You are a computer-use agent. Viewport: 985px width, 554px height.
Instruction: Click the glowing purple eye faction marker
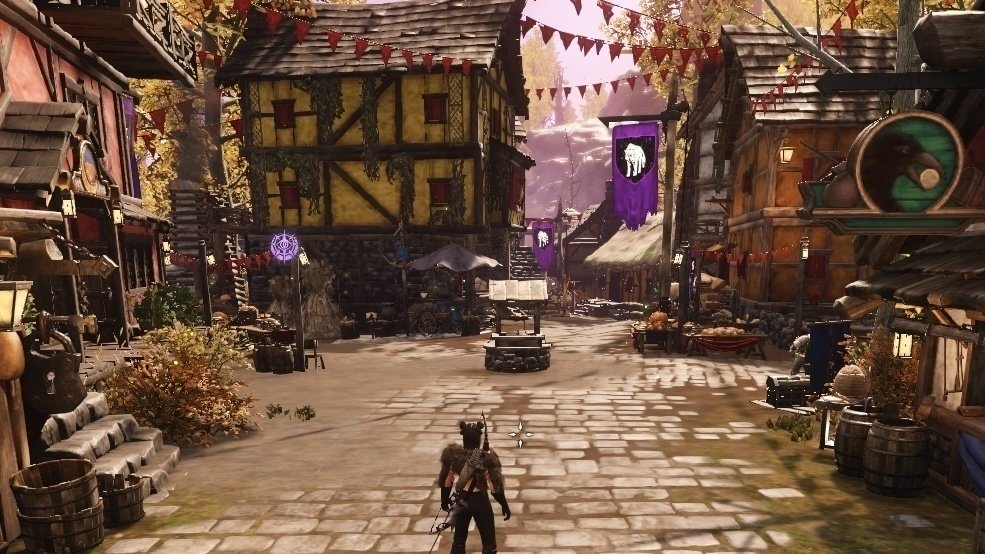[x=285, y=245]
